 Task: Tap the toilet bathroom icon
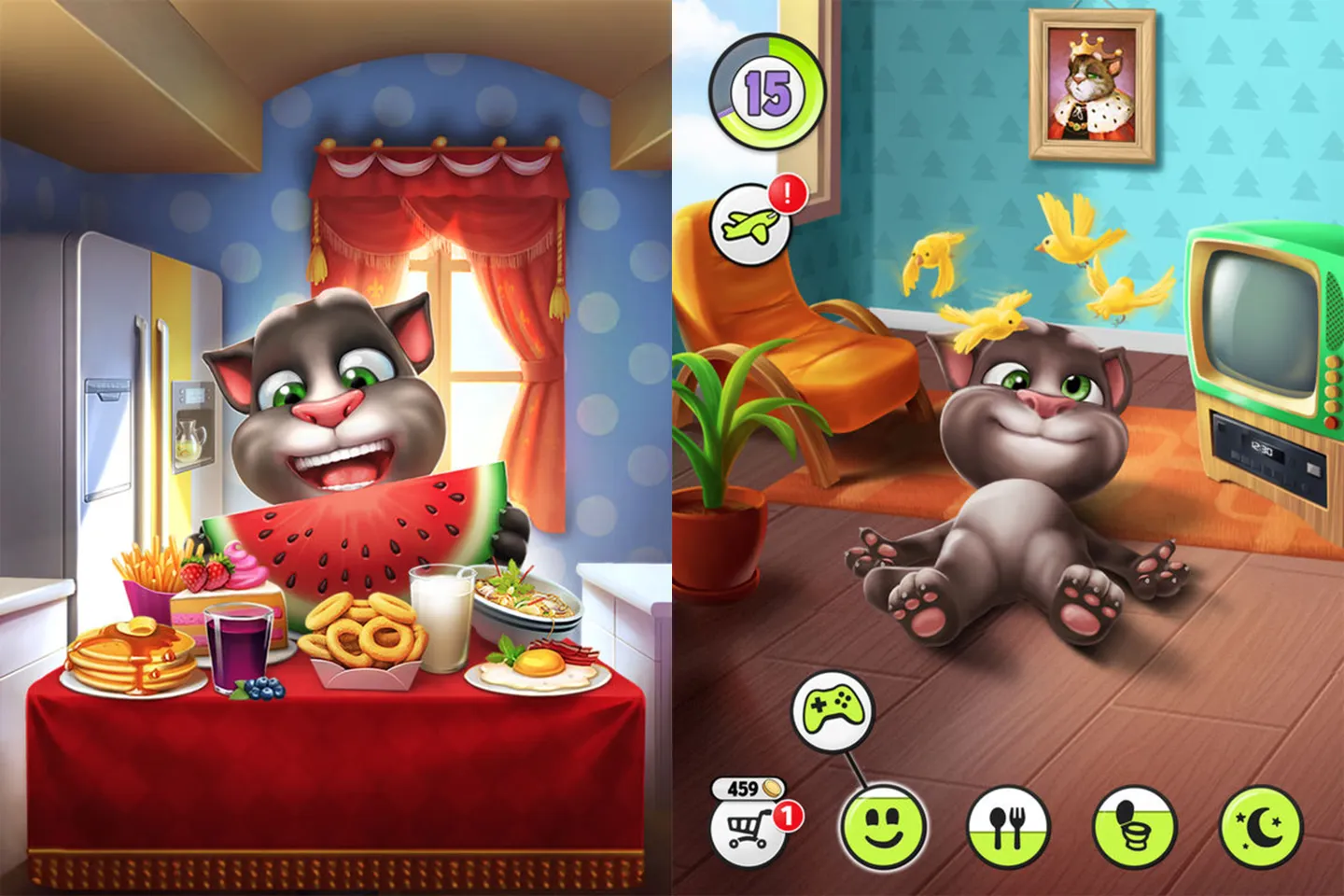(x=1137, y=825)
